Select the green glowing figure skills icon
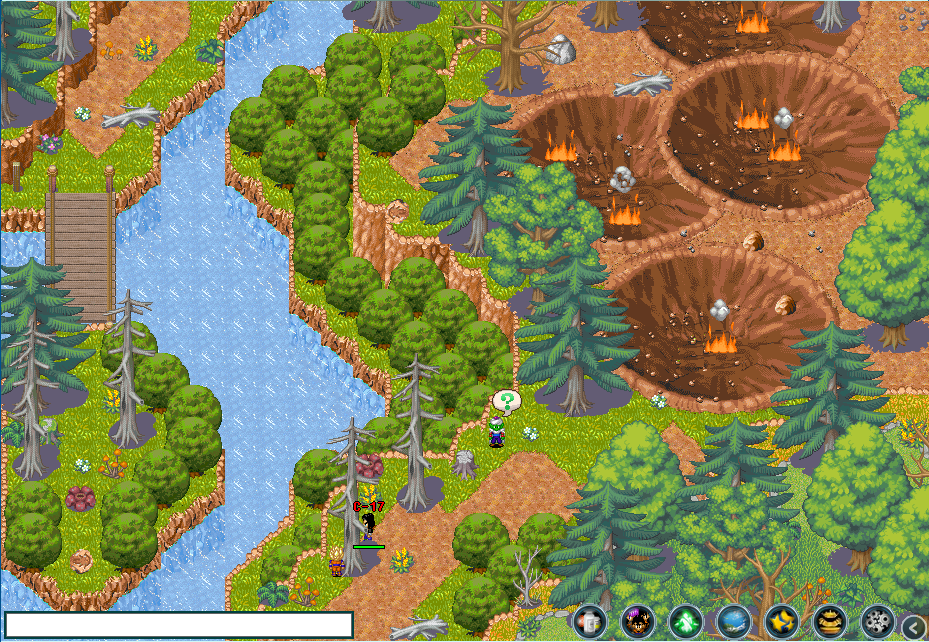 click(x=685, y=622)
